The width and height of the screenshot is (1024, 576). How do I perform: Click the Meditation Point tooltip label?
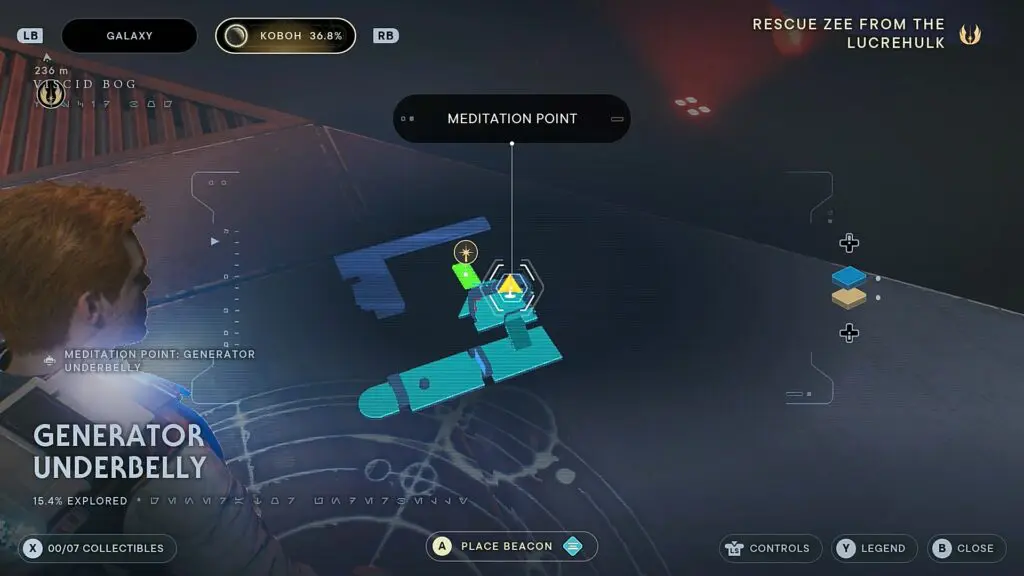coord(511,118)
